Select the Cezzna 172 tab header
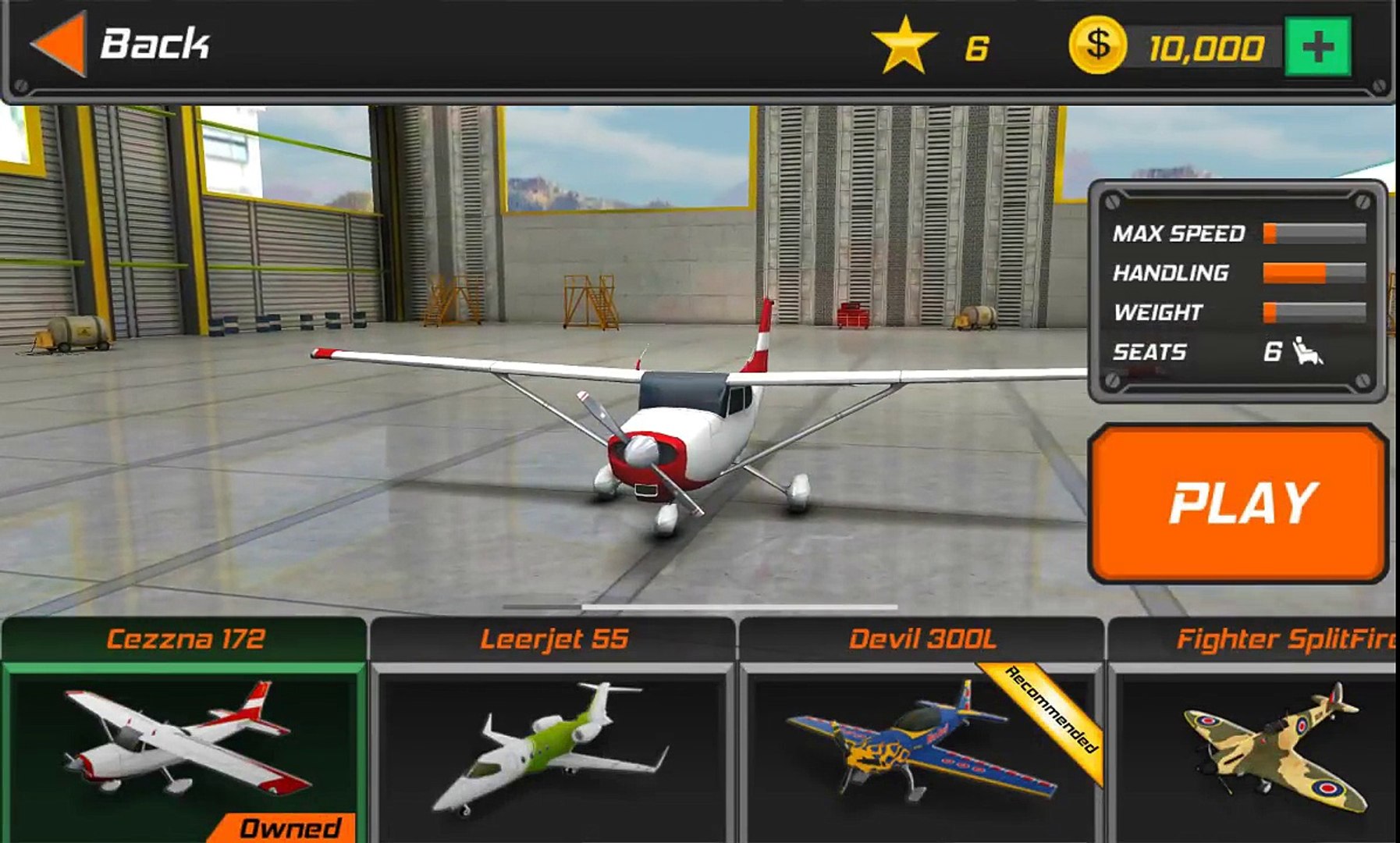 click(x=185, y=638)
